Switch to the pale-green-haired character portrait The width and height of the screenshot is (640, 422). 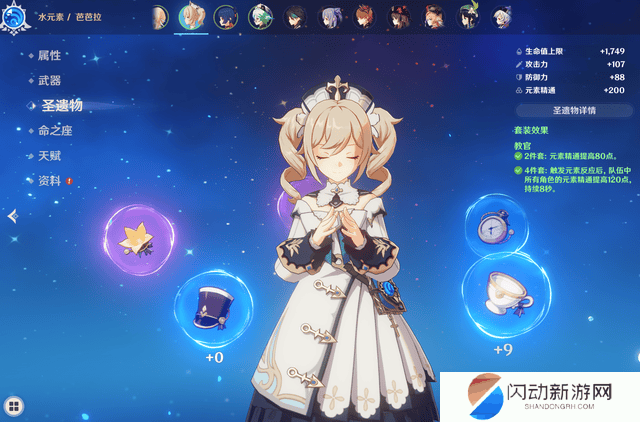[x=261, y=17]
